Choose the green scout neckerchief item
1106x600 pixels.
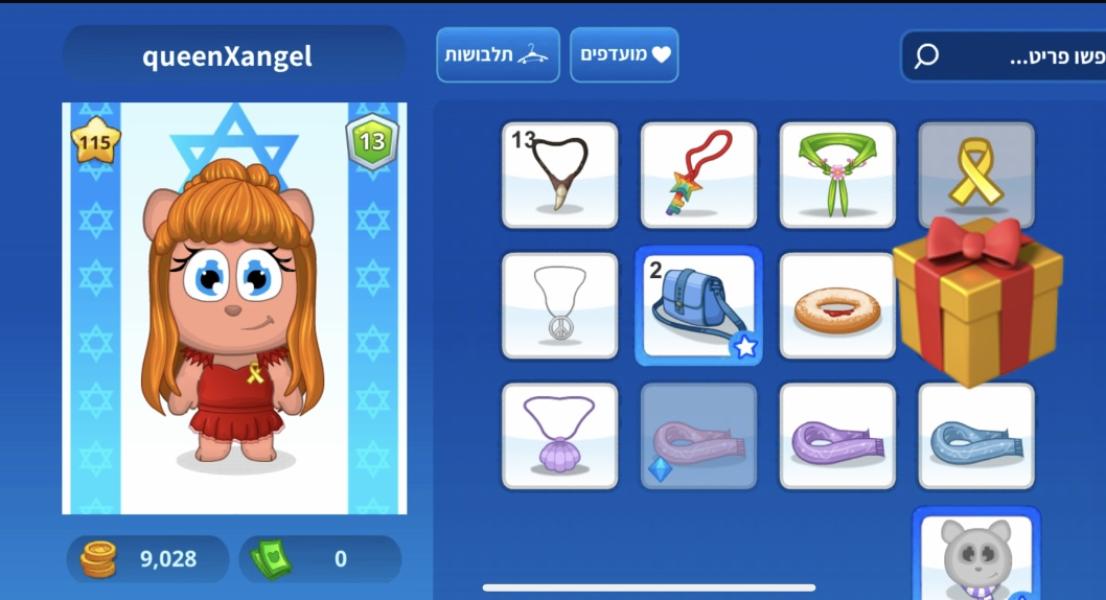pos(837,175)
